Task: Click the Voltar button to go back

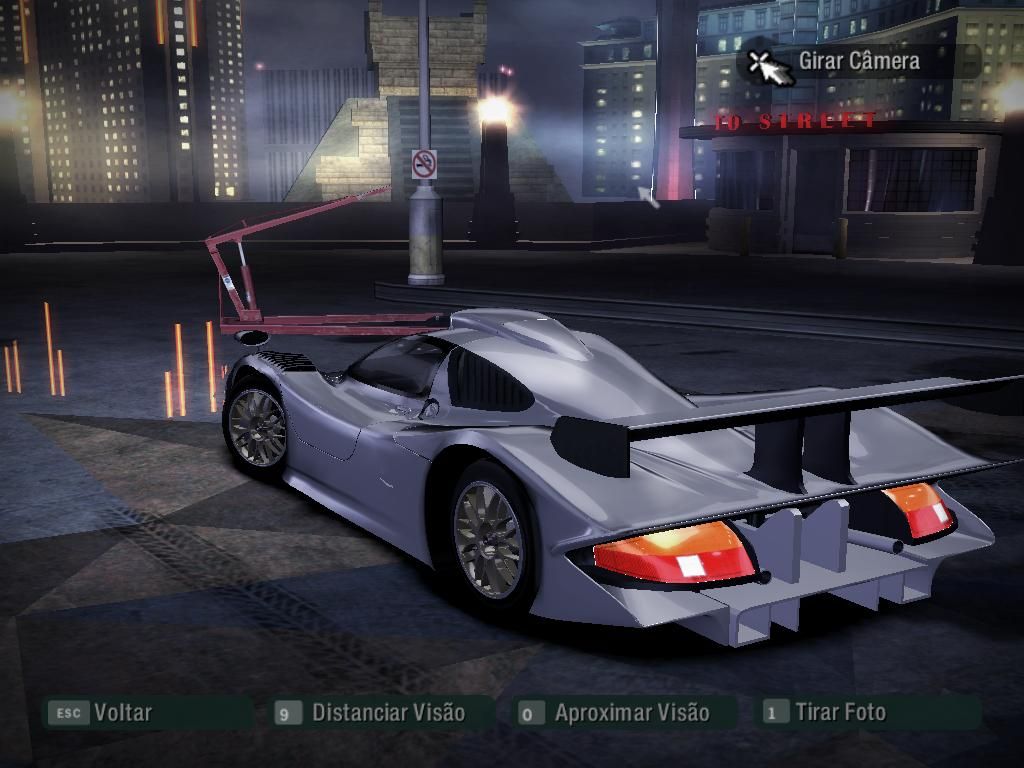Action: pyautogui.click(x=121, y=713)
